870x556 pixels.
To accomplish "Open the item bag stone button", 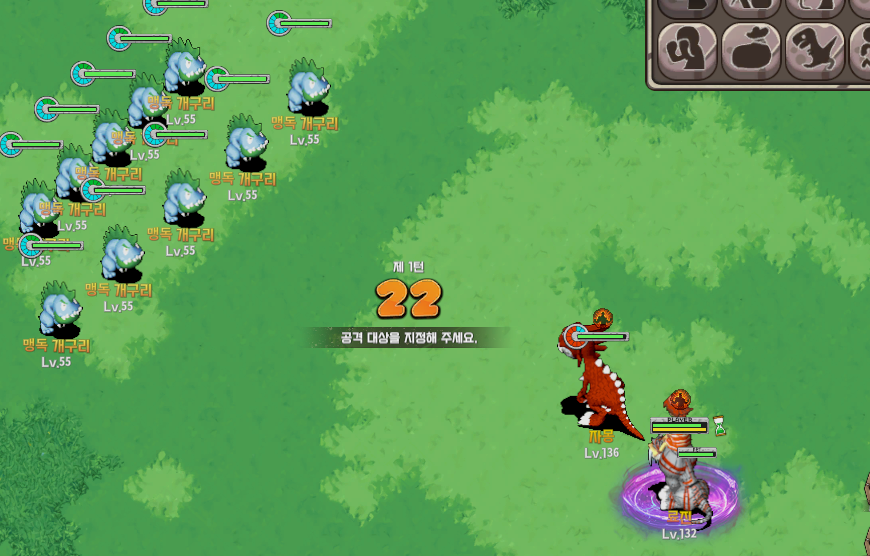I will coord(750,51).
